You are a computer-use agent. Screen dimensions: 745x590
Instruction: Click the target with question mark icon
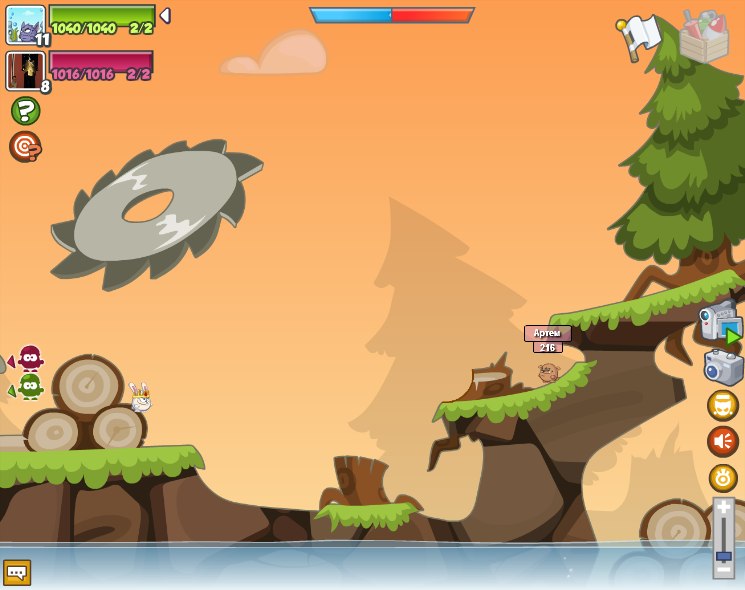(25, 146)
